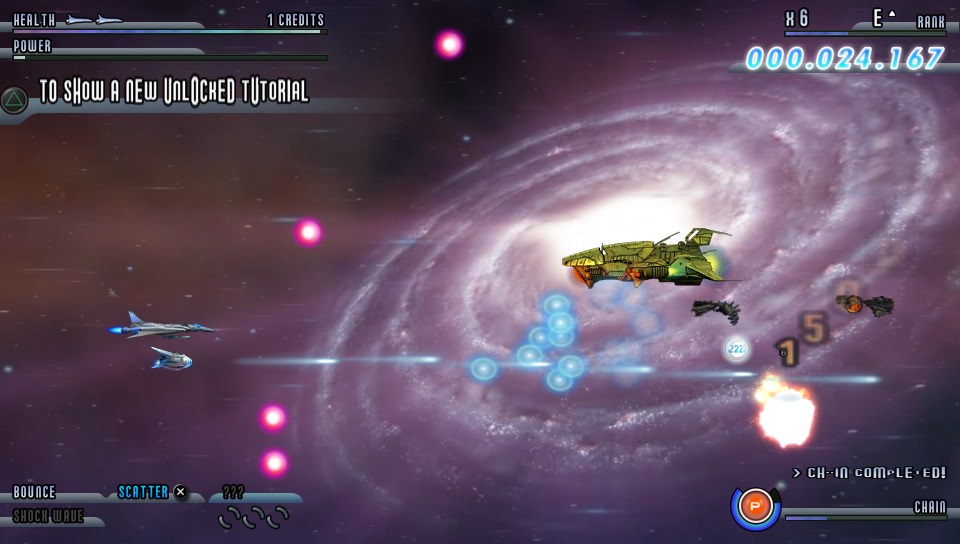The width and height of the screenshot is (960, 544).
Task: Choose the Scatter weapon
Action: click(x=144, y=492)
